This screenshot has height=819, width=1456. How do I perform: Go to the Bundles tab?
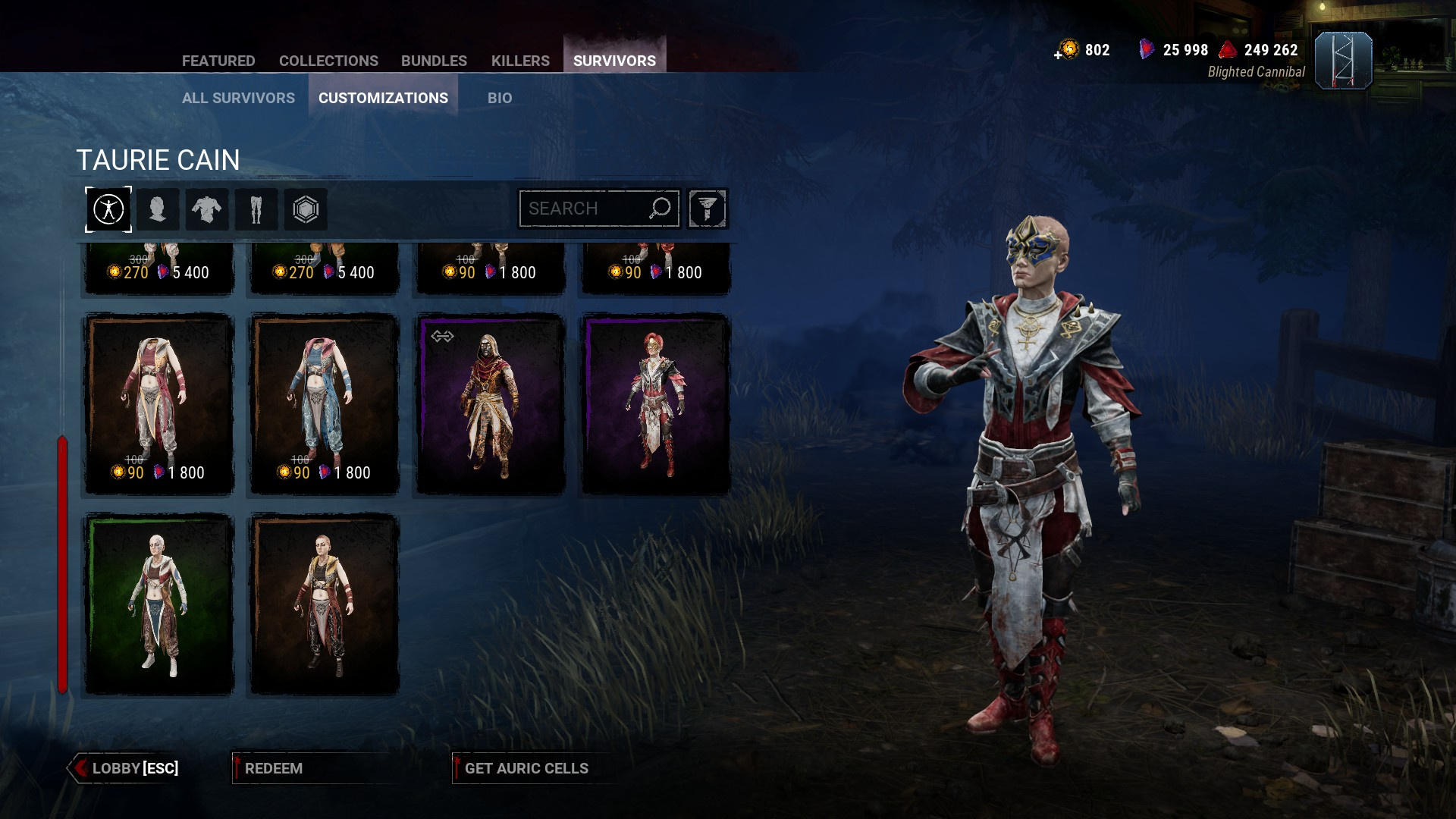(x=434, y=61)
